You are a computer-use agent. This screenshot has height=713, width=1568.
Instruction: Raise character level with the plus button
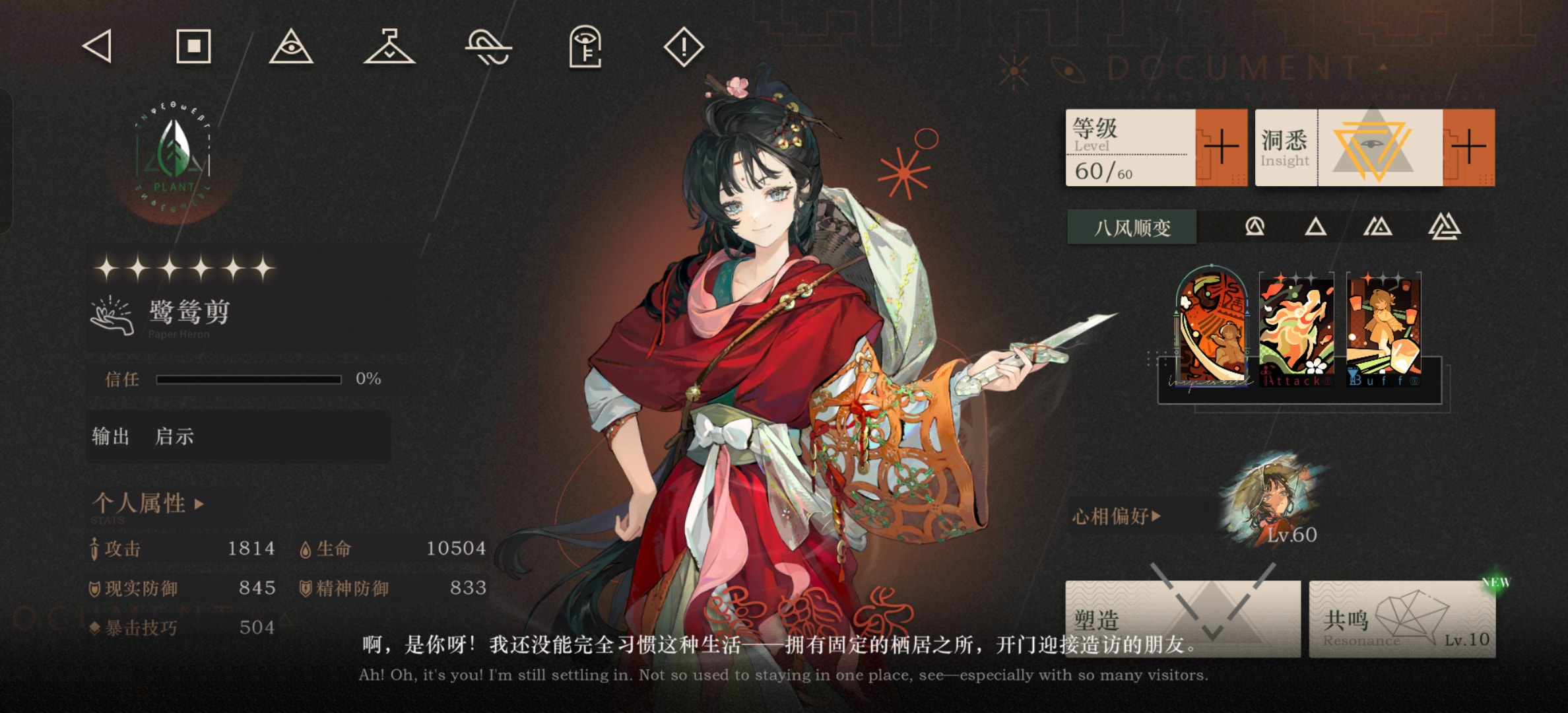pos(1221,147)
